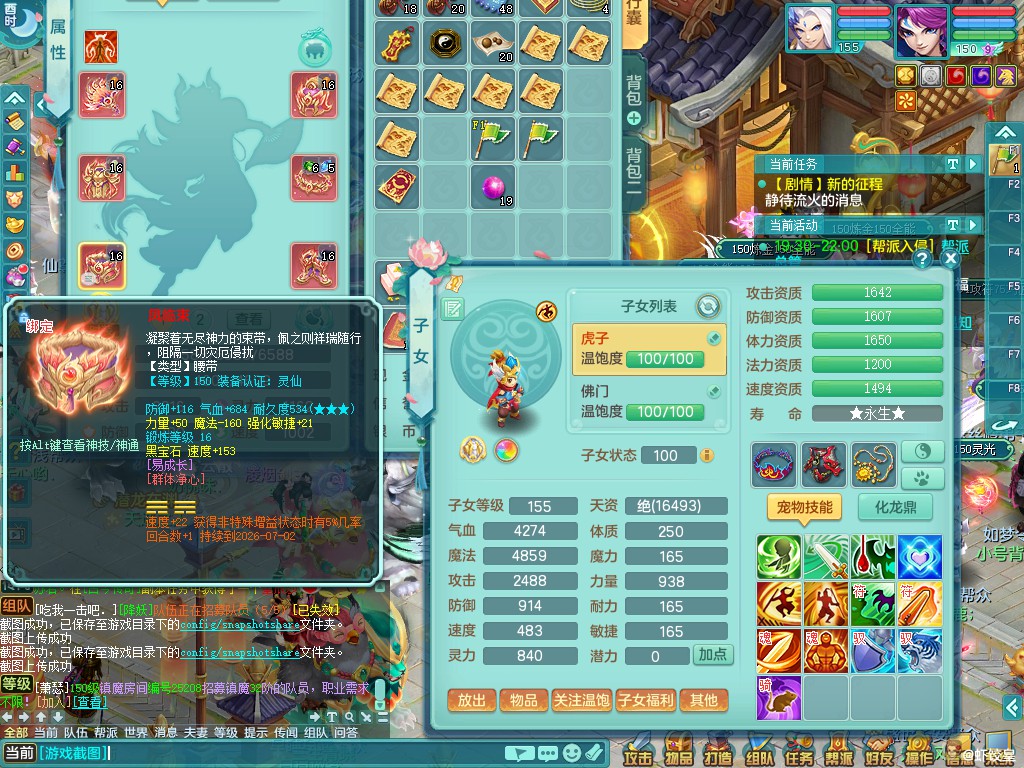Click the 放出 button
The width and height of the screenshot is (1024, 768).
tap(471, 700)
